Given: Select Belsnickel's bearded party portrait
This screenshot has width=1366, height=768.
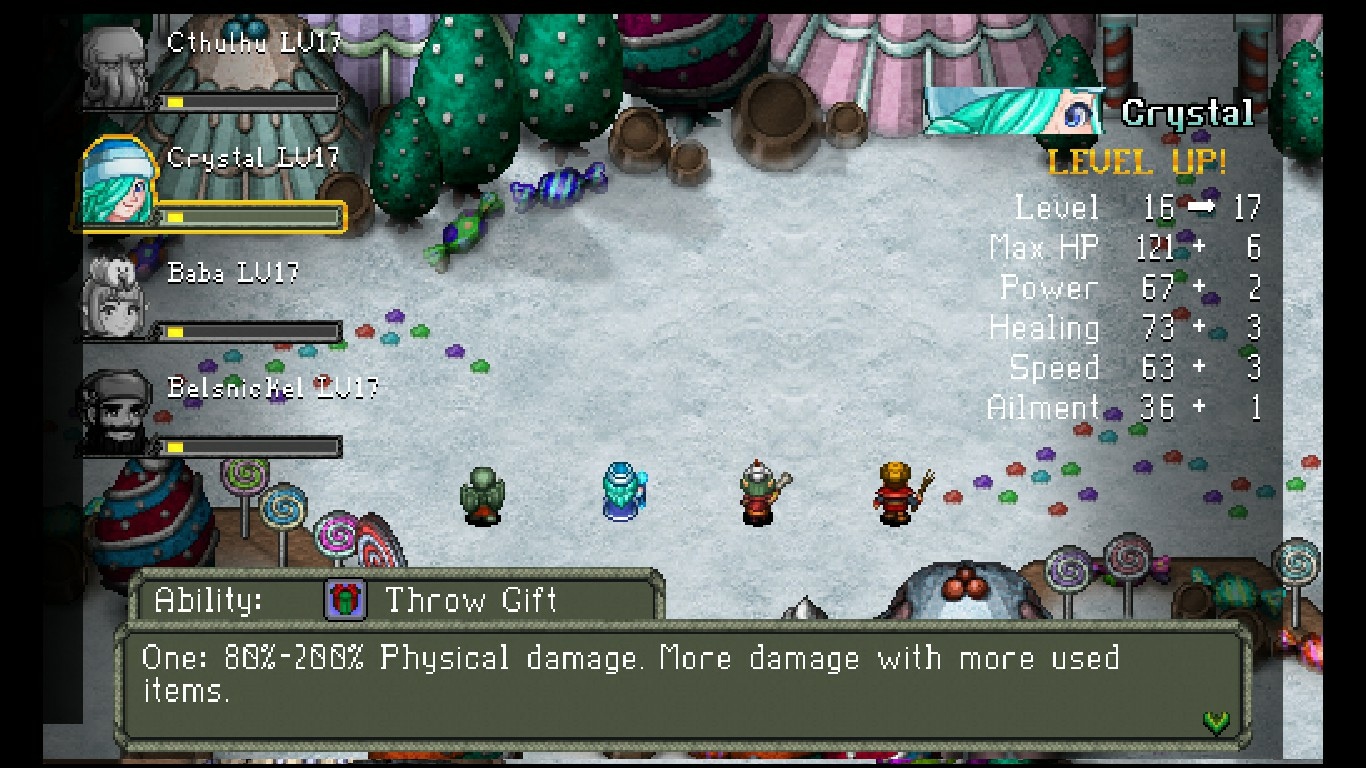Looking at the screenshot, I should tap(118, 412).
